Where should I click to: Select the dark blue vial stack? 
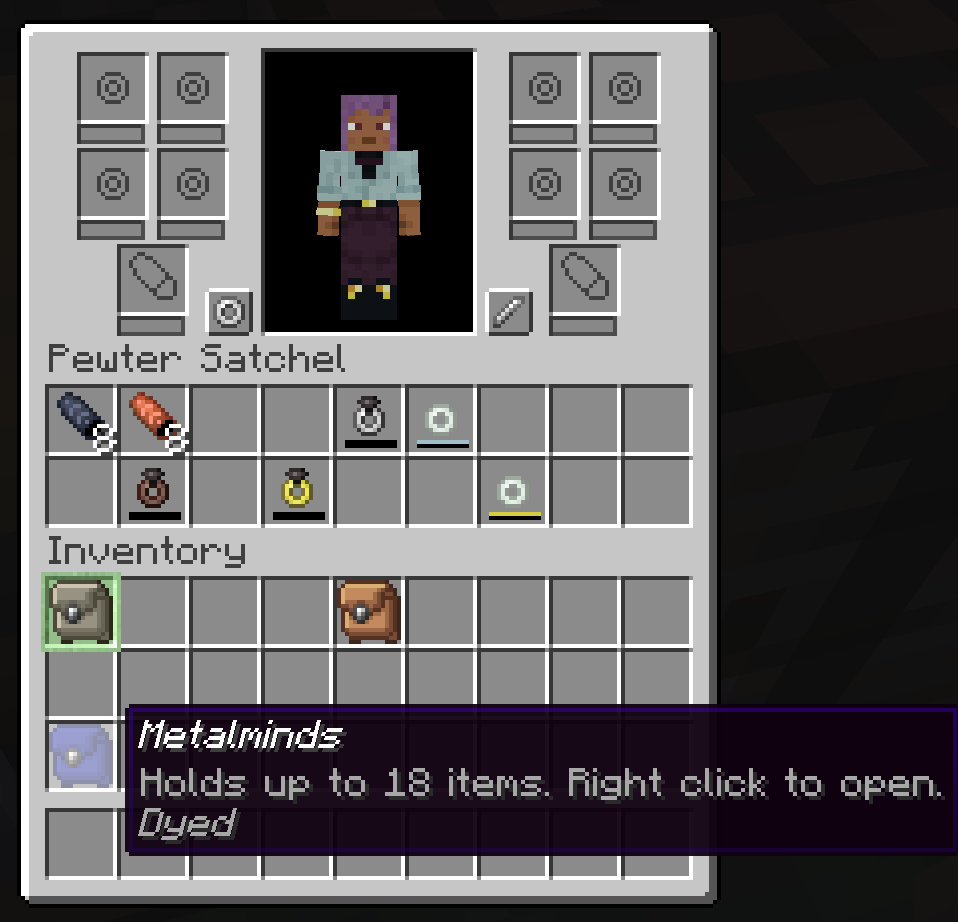coord(81,420)
